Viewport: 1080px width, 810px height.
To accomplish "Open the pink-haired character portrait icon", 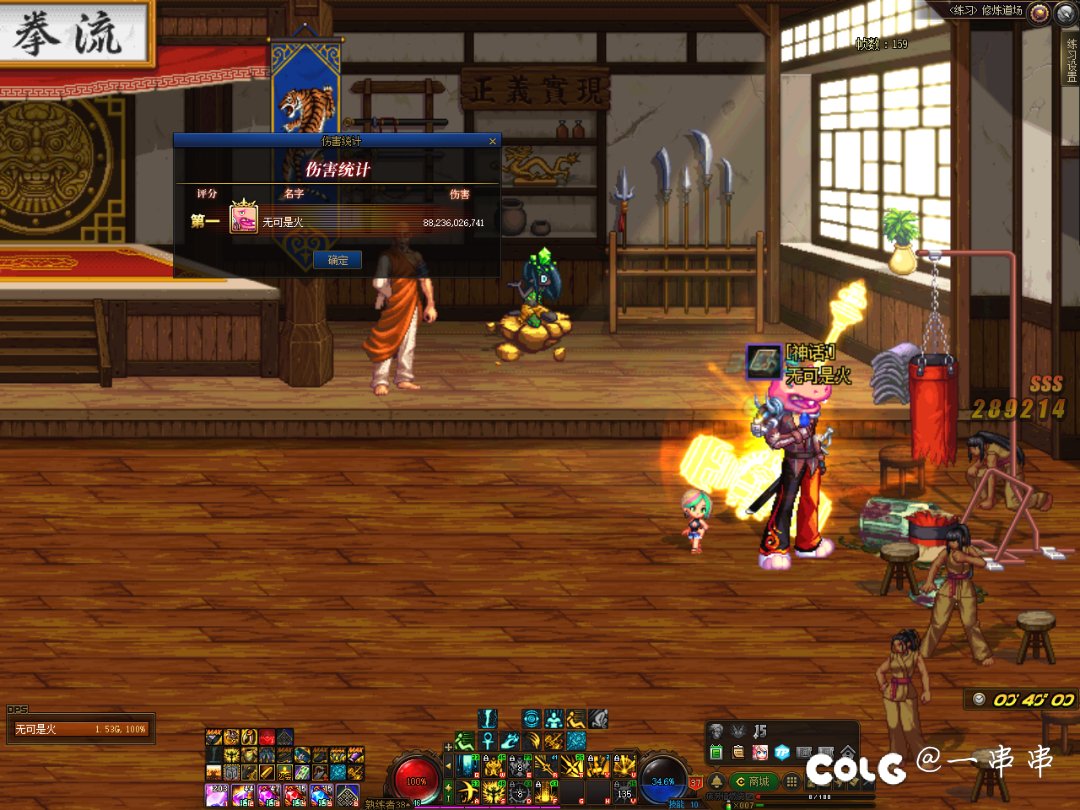I will (760, 751).
